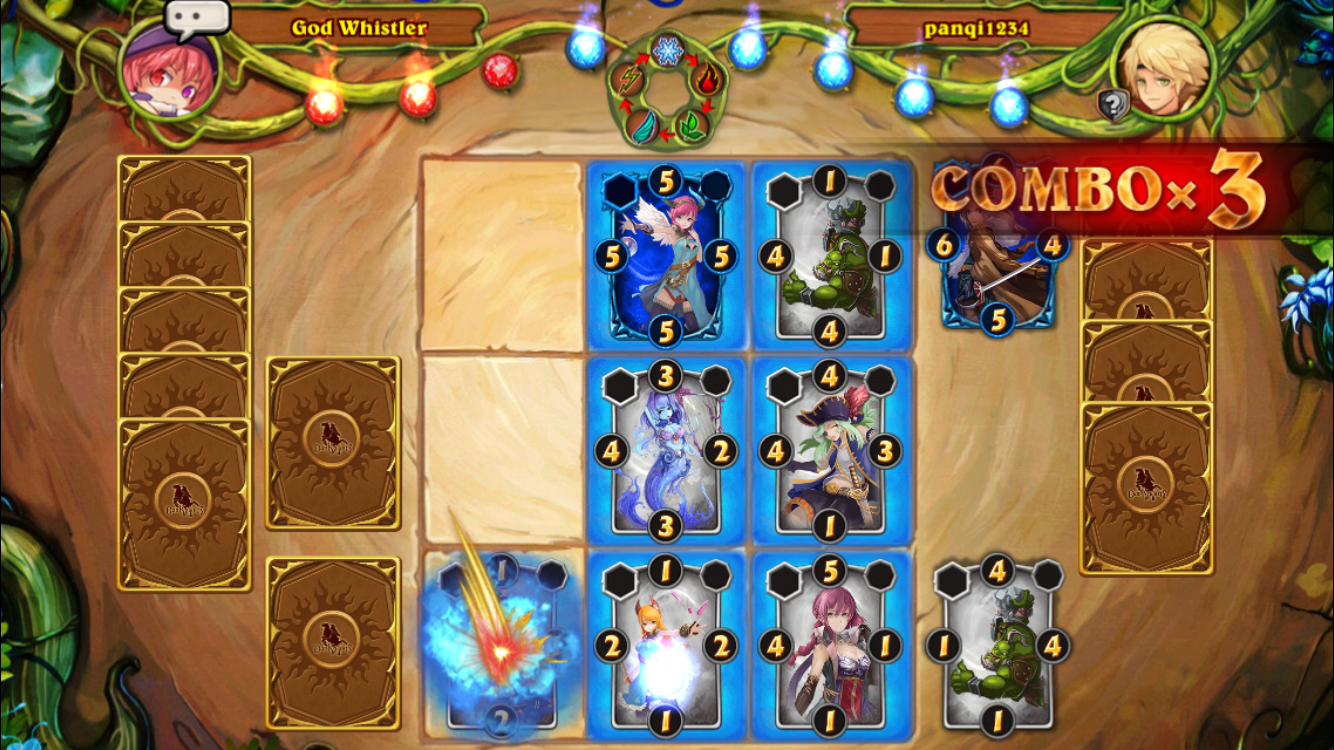Select the blue water spirit card
Image resolution: width=1334 pixels, height=750 pixels.
[667, 451]
